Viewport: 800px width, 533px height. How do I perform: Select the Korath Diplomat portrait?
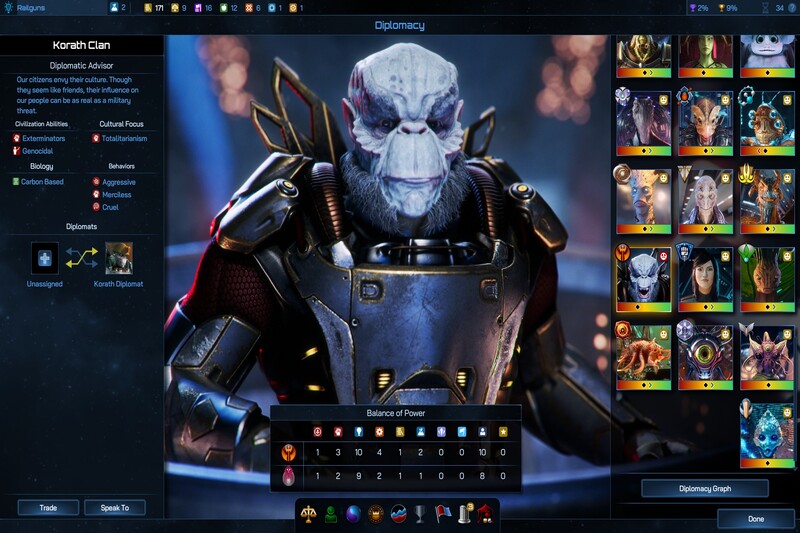point(119,258)
